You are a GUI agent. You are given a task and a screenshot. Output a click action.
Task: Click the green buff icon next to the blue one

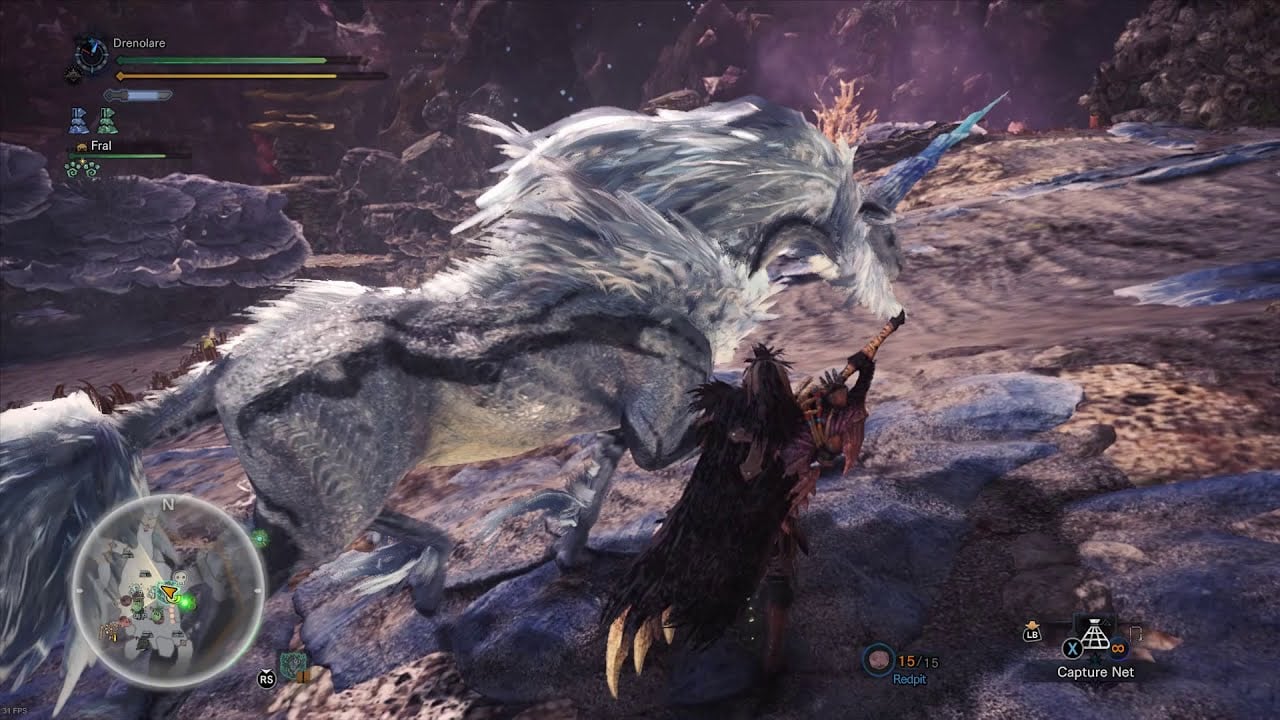click(x=108, y=119)
